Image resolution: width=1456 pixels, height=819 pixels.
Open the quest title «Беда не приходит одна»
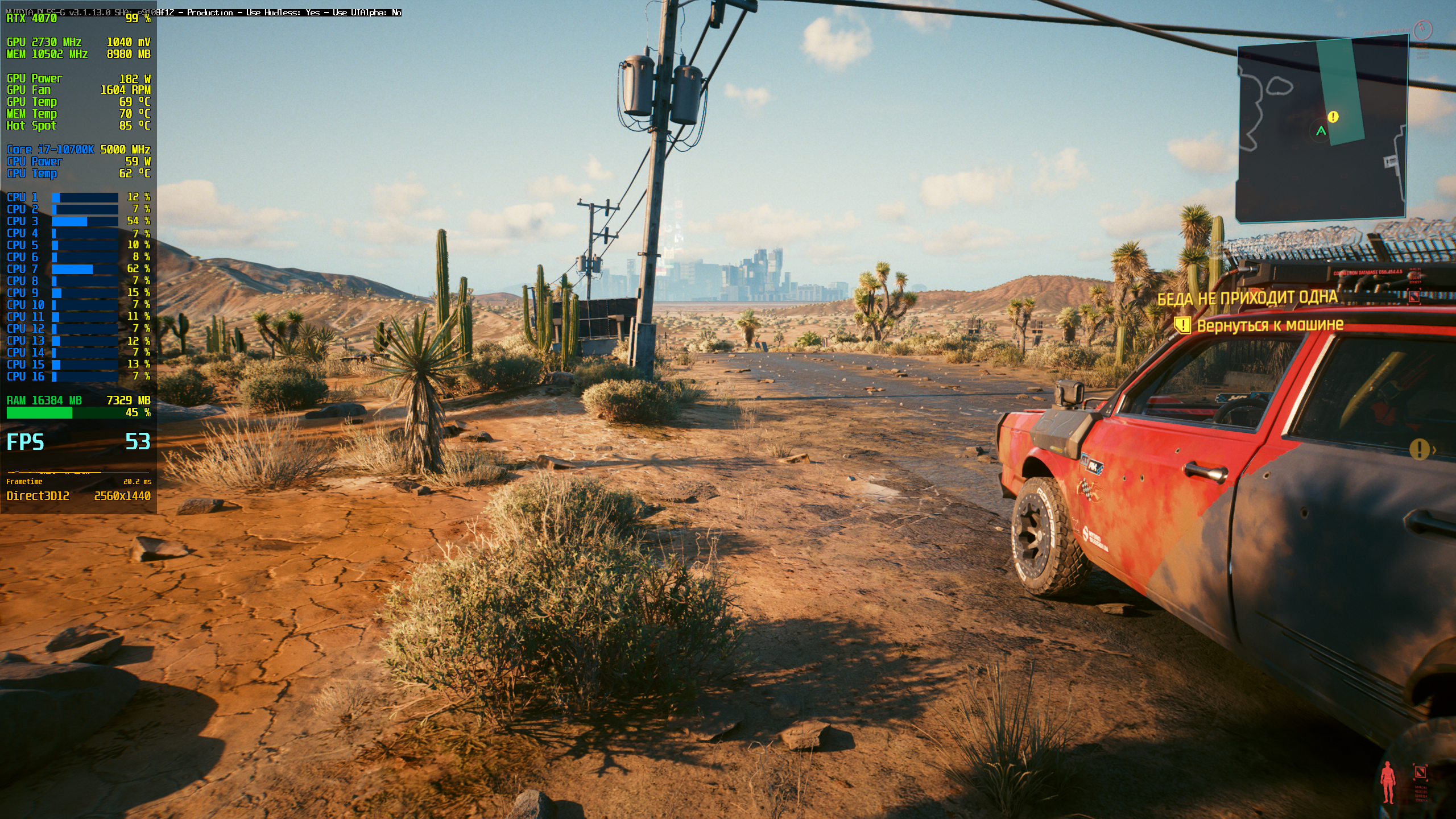pos(1247,297)
